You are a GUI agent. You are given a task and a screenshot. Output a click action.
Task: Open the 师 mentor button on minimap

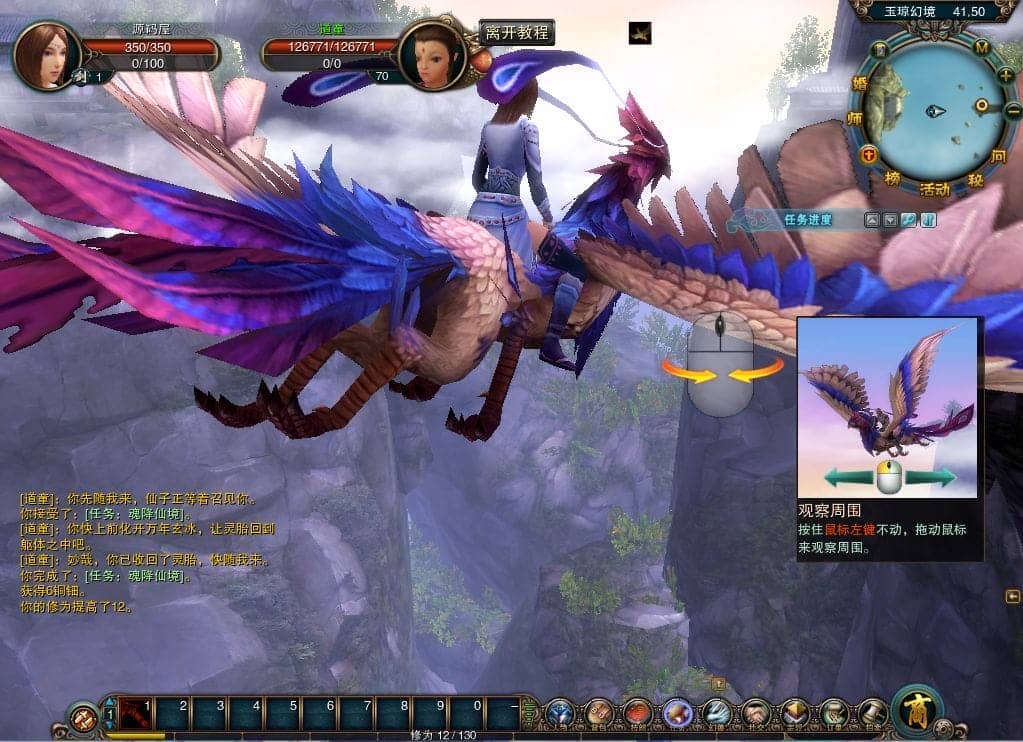pos(855,118)
